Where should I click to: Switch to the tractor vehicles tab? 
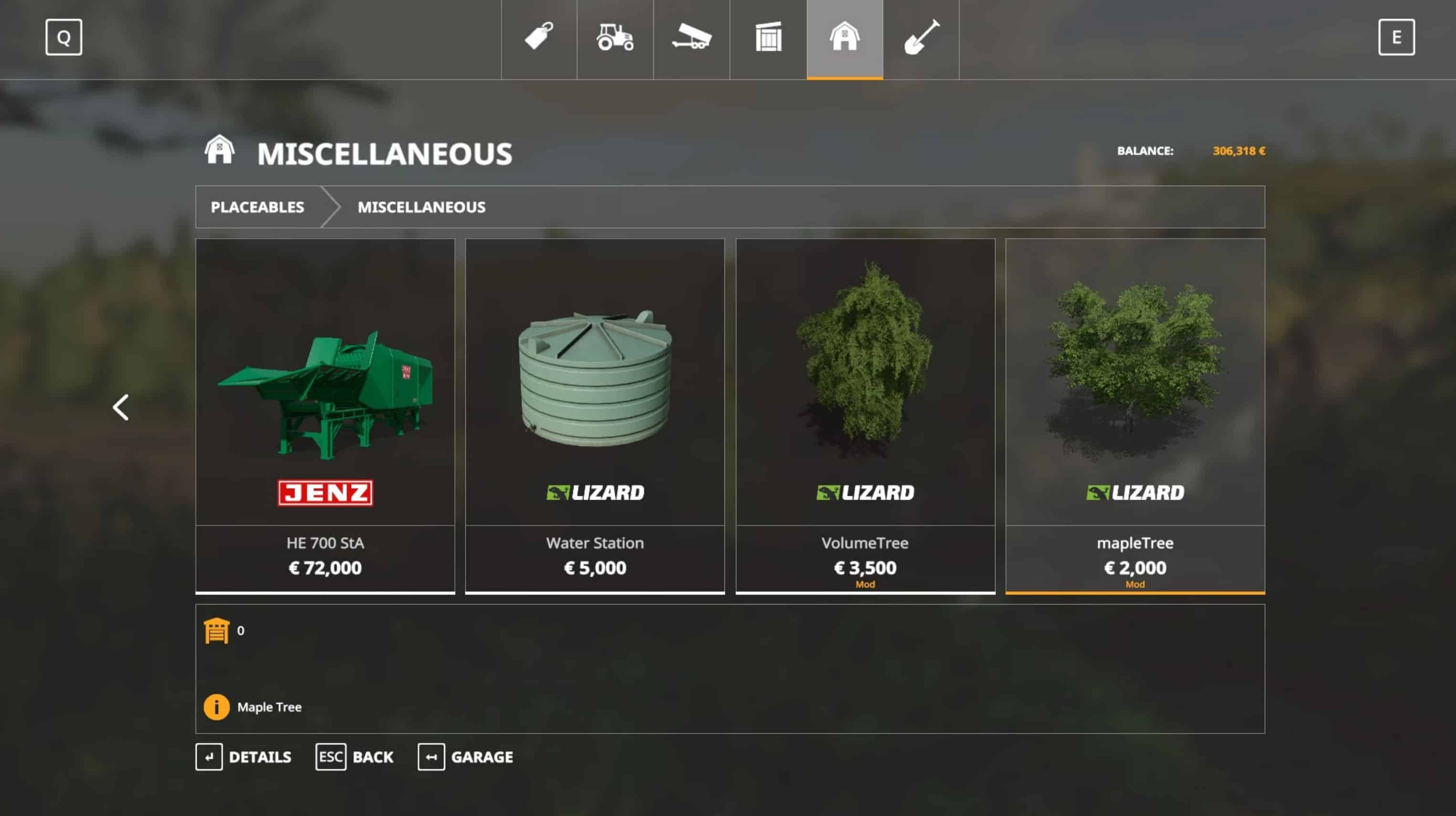615,39
